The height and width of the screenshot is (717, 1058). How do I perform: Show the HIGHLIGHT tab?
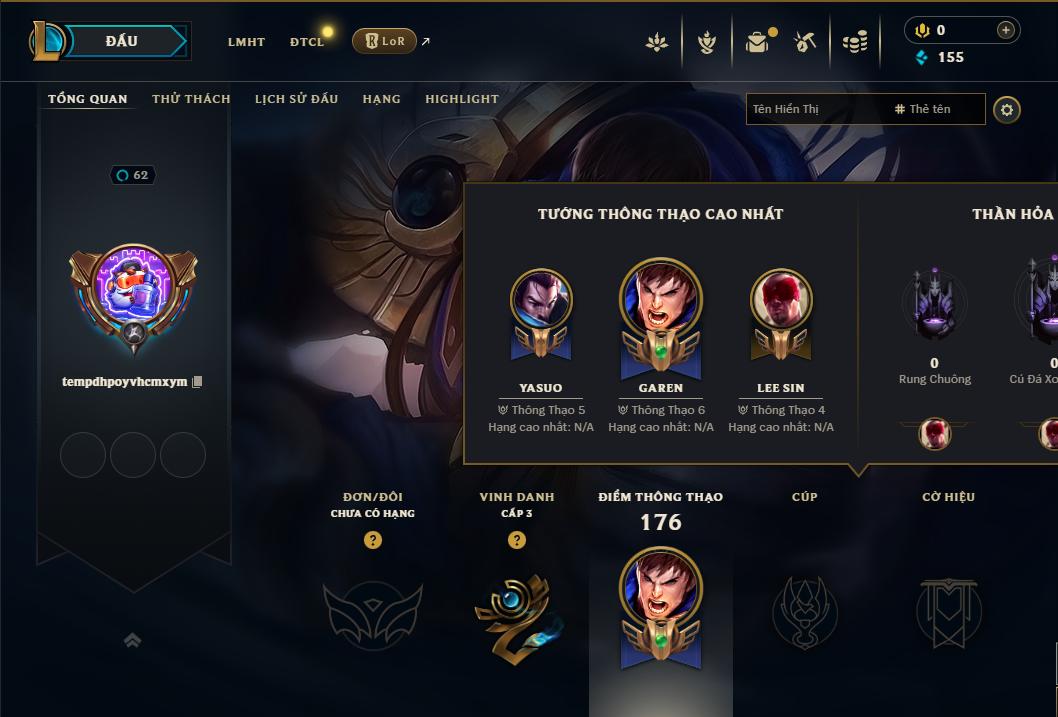(x=461, y=99)
